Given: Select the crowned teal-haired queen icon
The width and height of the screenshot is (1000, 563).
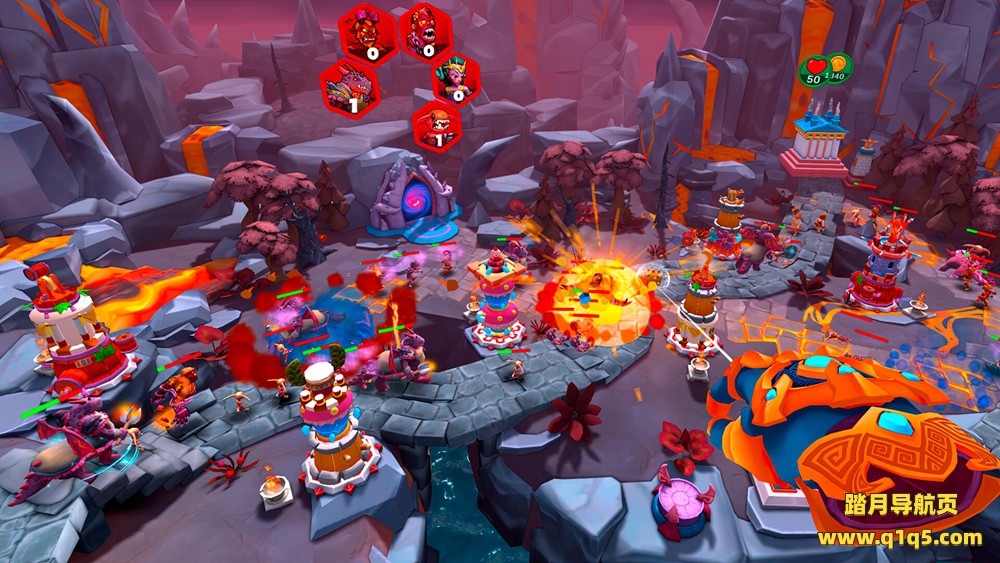Looking at the screenshot, I should coord(456,78).
